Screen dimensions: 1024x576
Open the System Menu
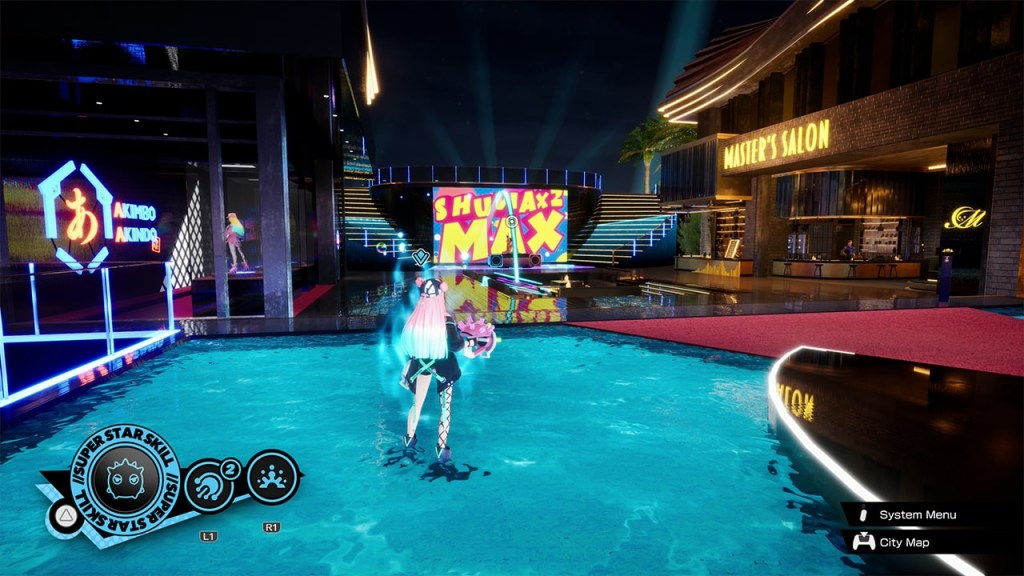[x=916, y=515]
